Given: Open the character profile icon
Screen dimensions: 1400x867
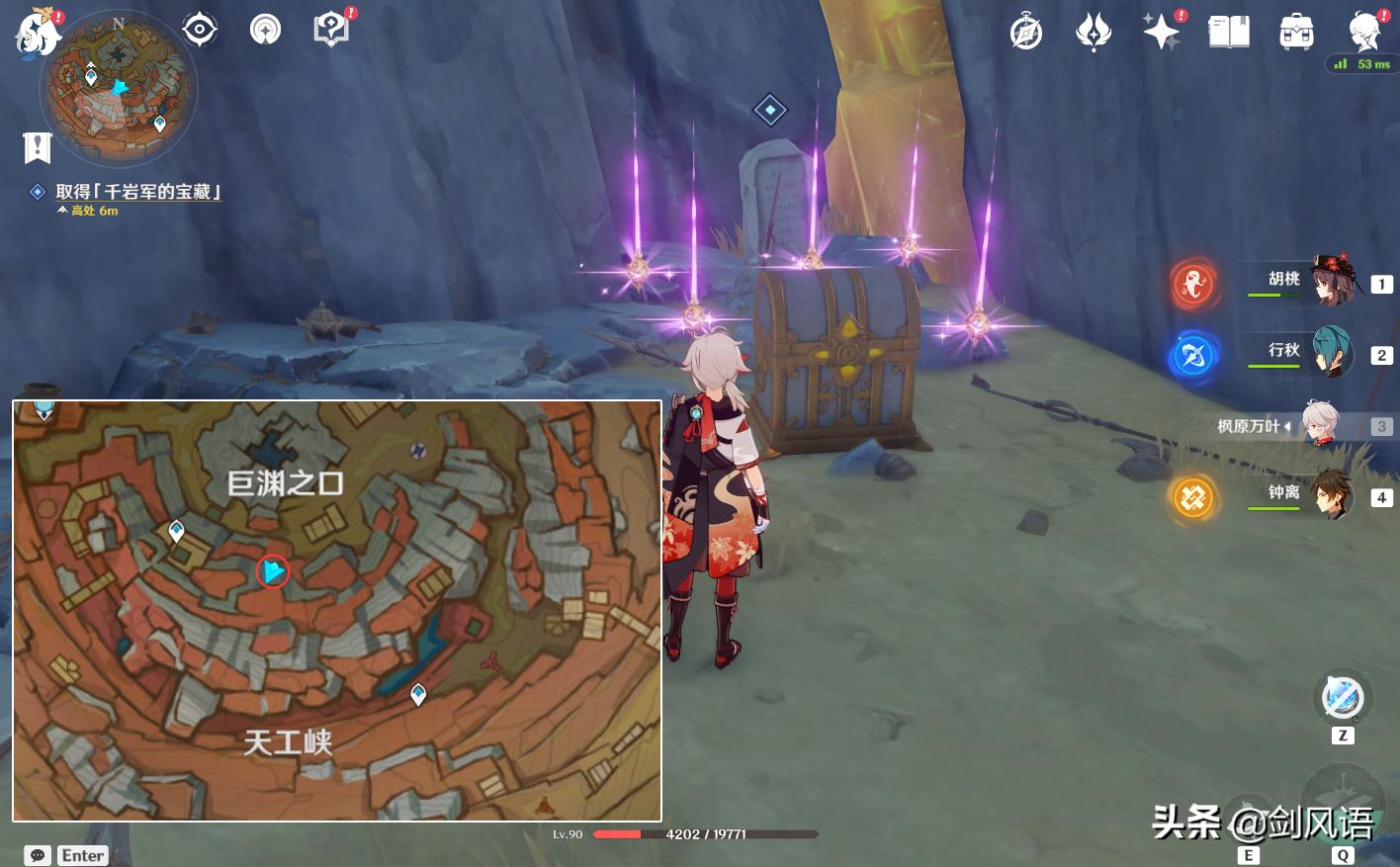Looking at the screenshot, I should coord(1365,33).
